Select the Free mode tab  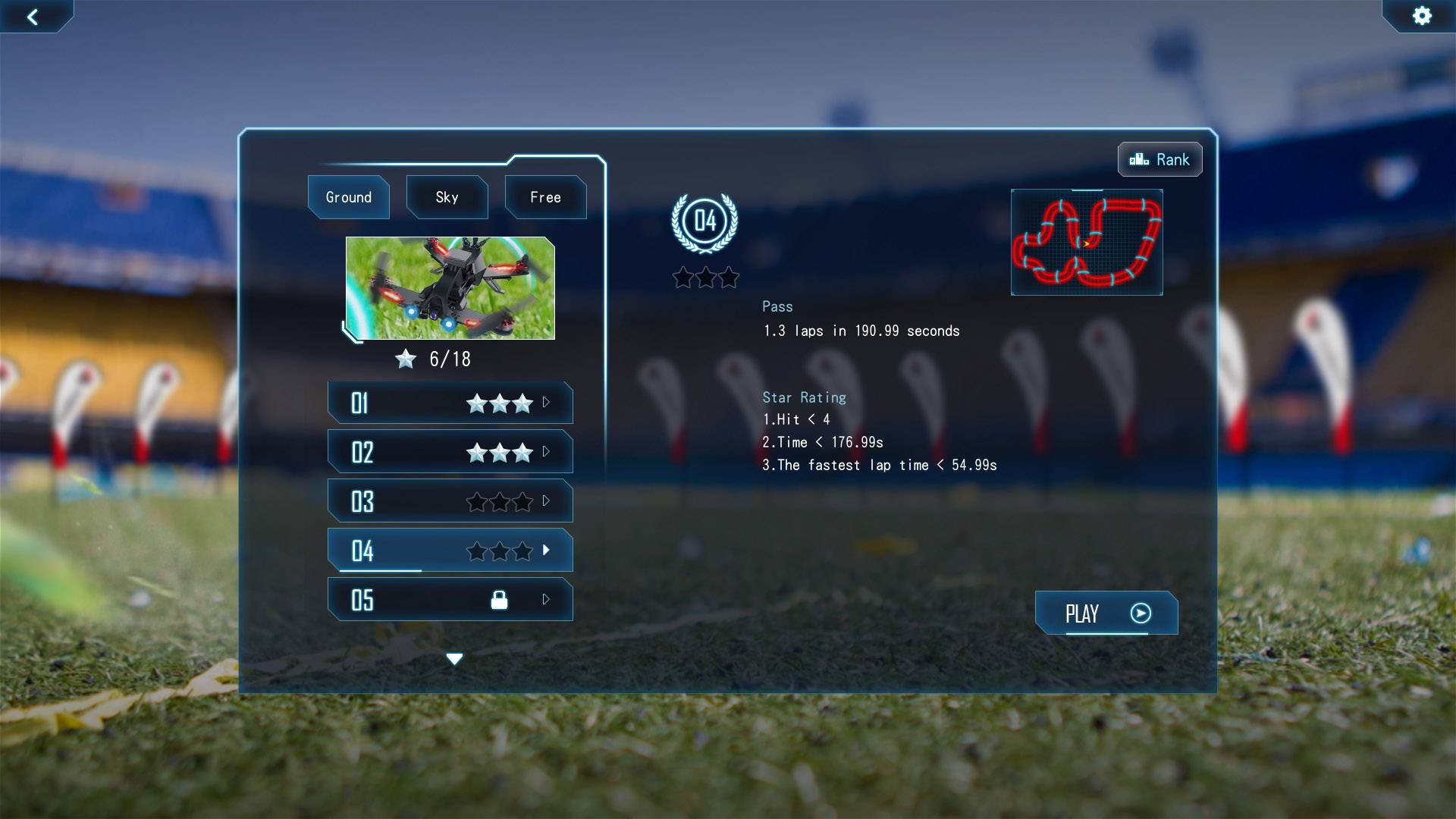point(545,197)
